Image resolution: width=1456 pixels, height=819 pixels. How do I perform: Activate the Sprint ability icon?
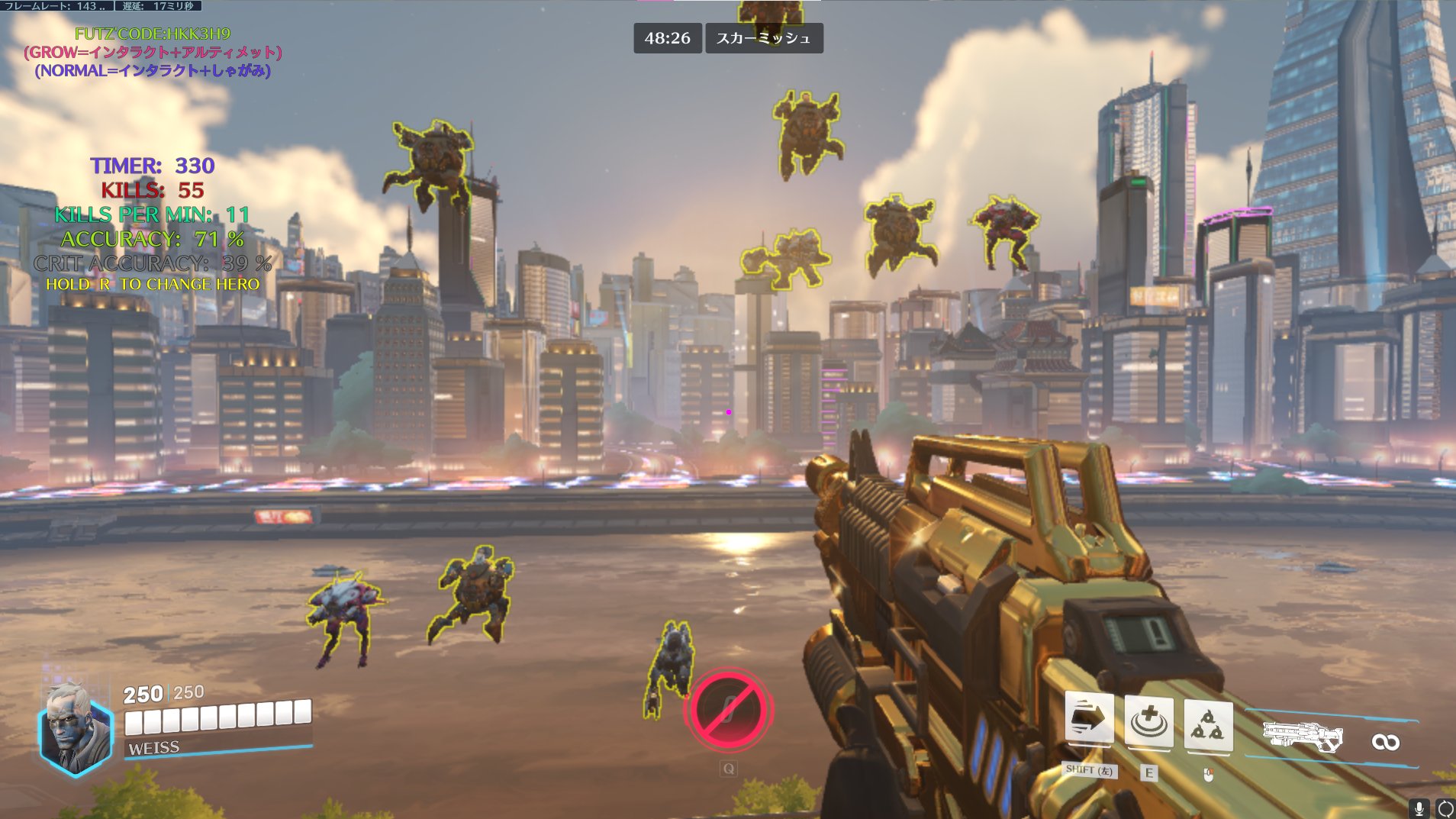1089,719
